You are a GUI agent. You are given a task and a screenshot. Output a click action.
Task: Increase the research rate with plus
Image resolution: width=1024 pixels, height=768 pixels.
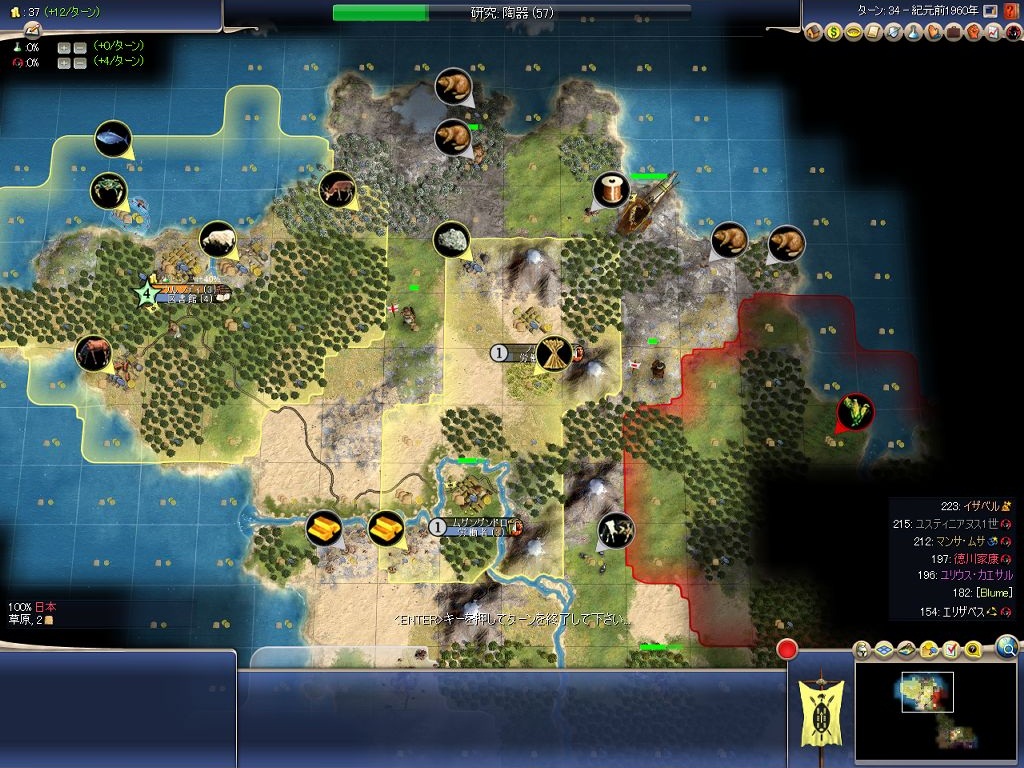point(63,47)
